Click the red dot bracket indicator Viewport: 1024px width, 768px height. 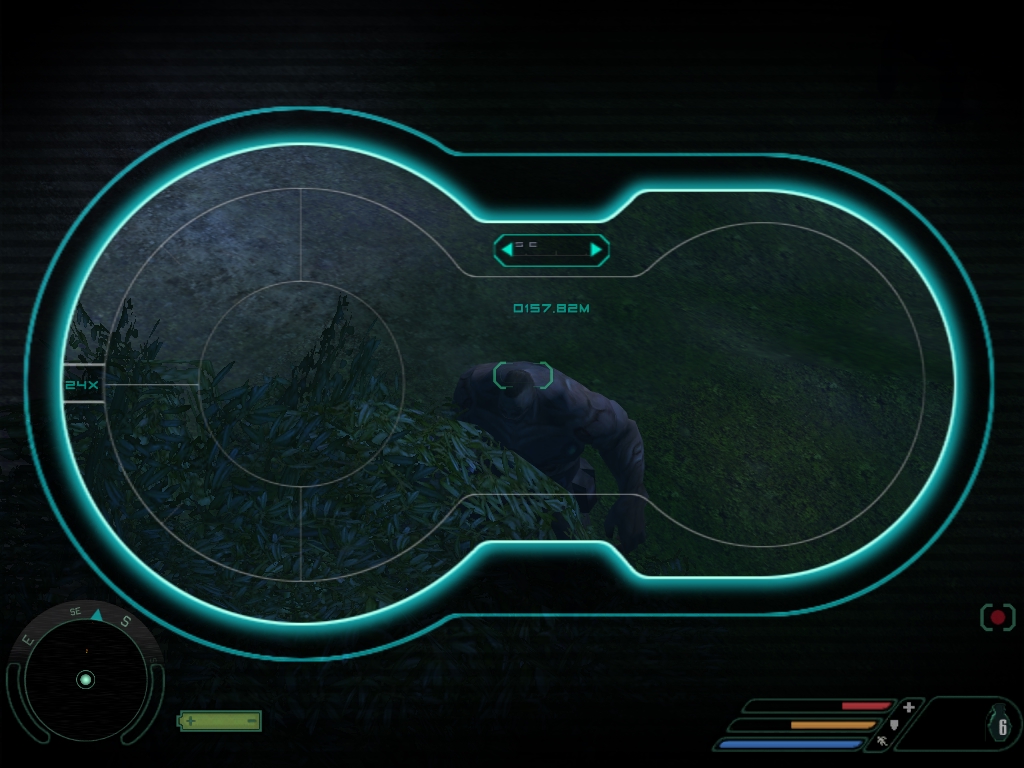(997, 617)
